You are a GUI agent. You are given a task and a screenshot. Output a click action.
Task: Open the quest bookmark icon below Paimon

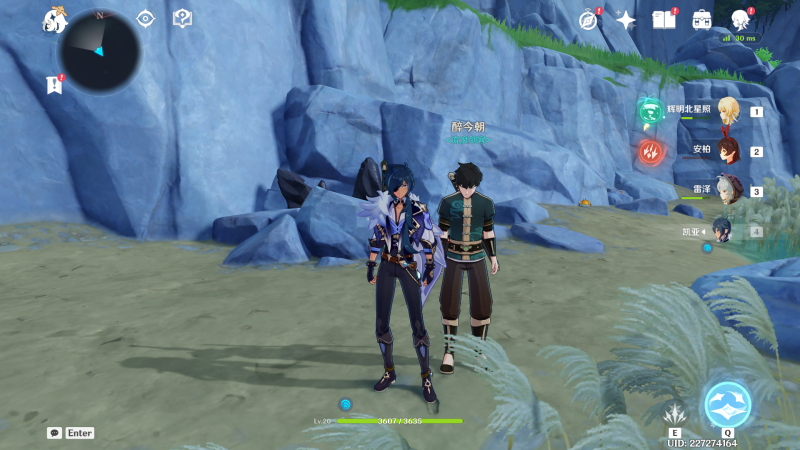[54, 85]
